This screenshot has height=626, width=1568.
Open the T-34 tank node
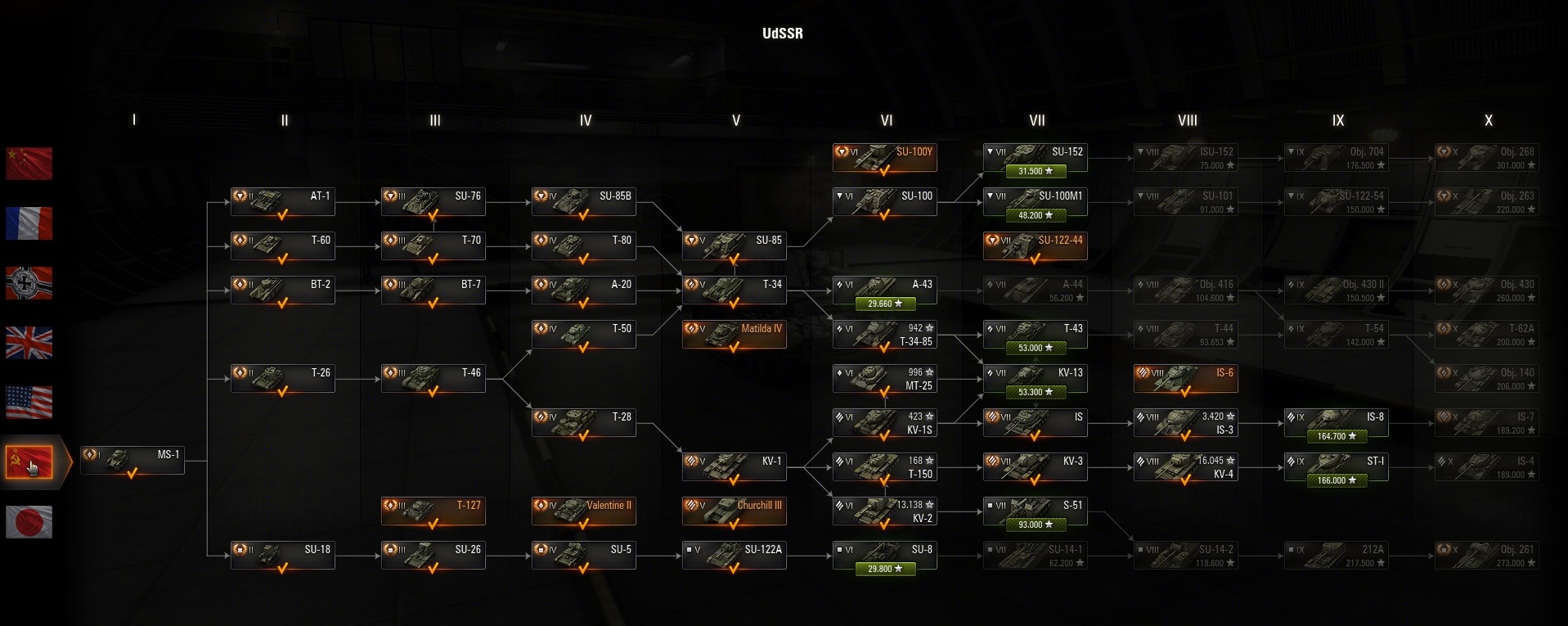point(734,290)
